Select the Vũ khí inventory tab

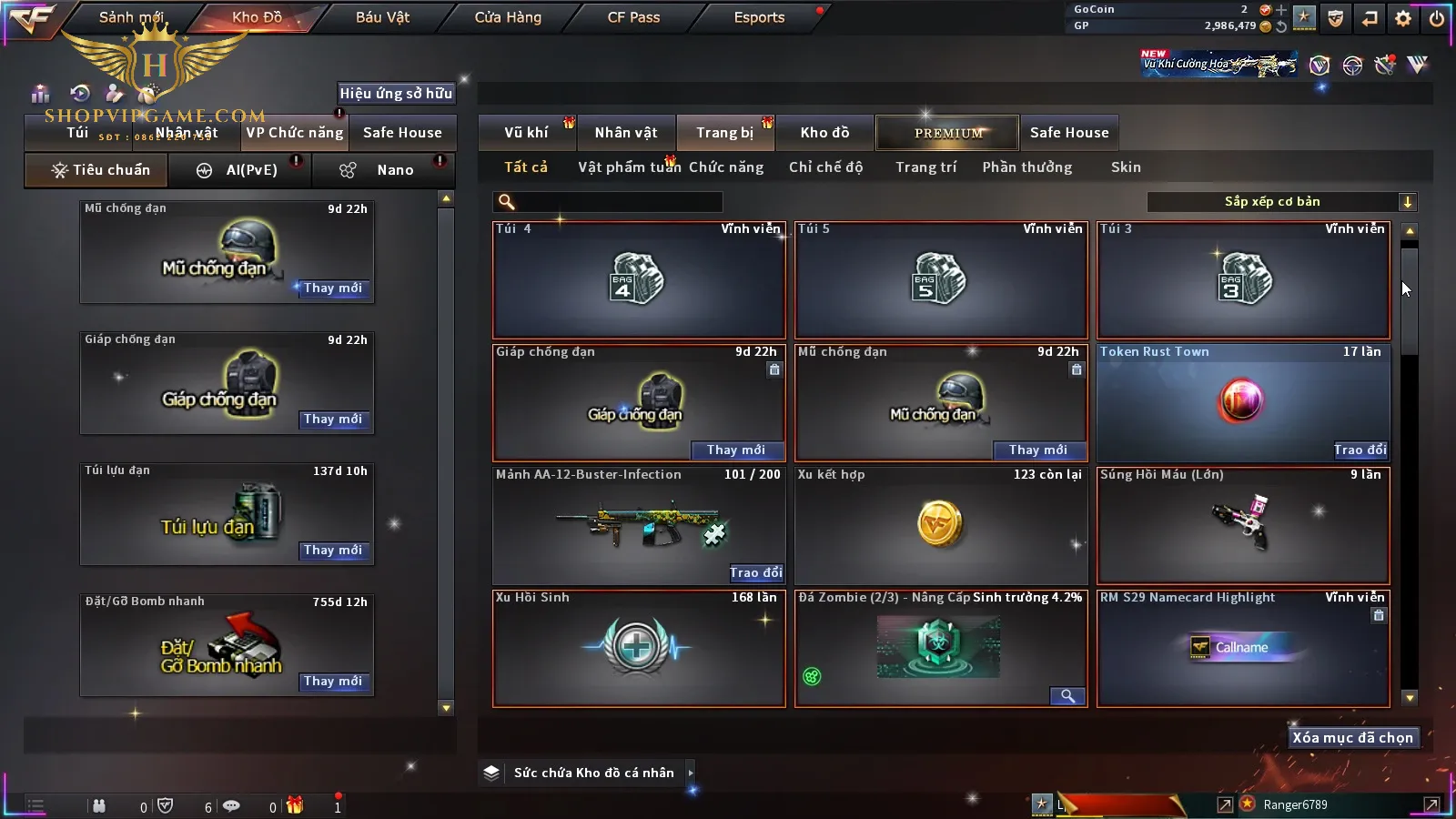[x=527, y=133]
